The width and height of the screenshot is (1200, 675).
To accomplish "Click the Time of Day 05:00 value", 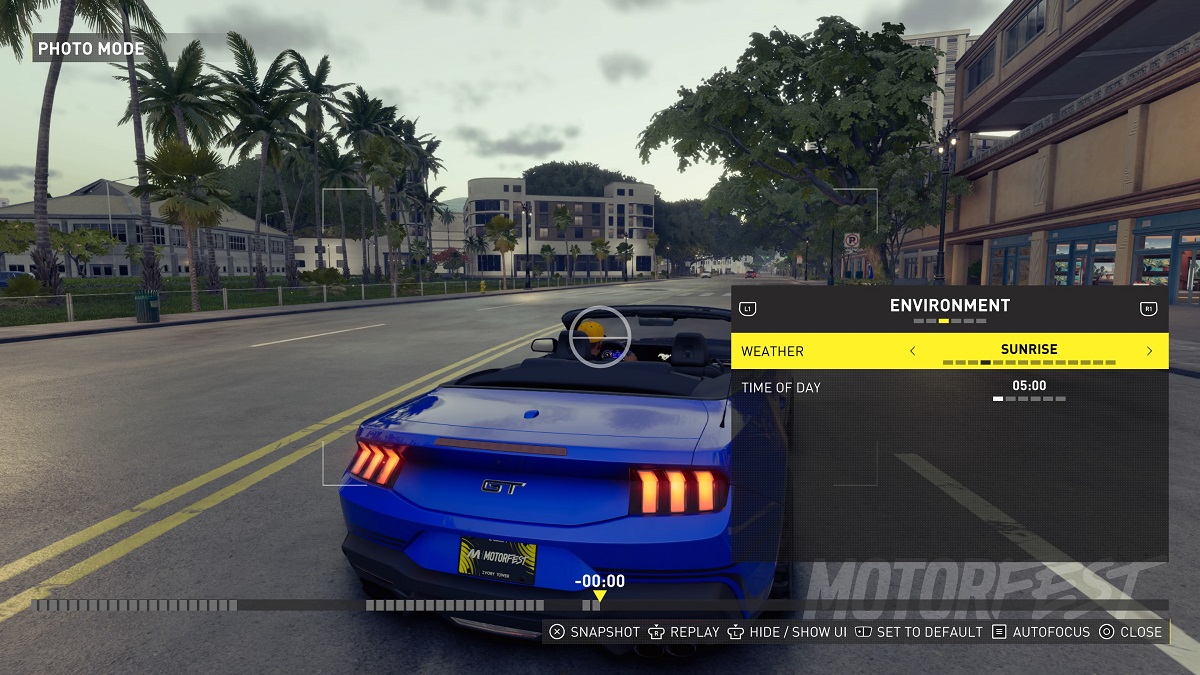I will pos(1029,386).
